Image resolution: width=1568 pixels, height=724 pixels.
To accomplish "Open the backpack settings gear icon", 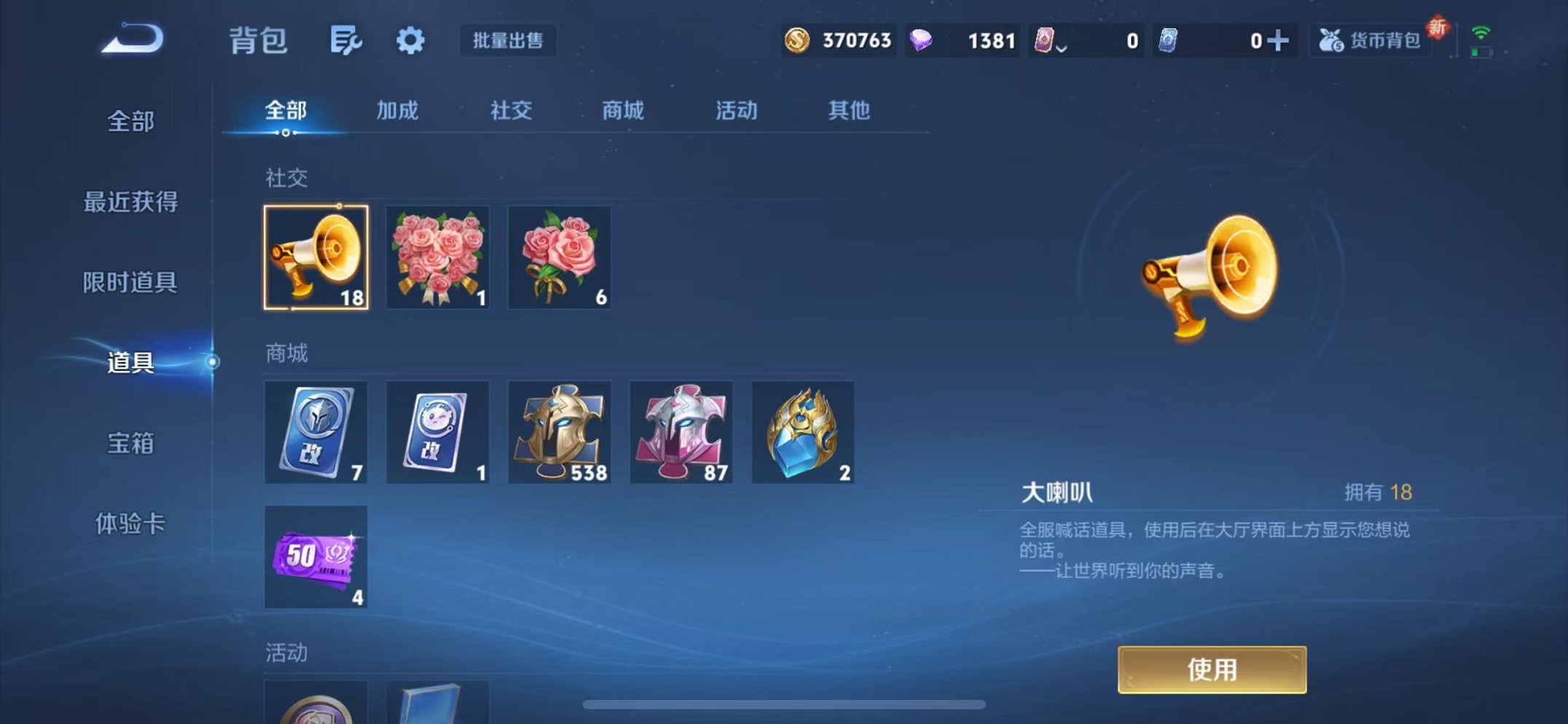I will [410, 41].
